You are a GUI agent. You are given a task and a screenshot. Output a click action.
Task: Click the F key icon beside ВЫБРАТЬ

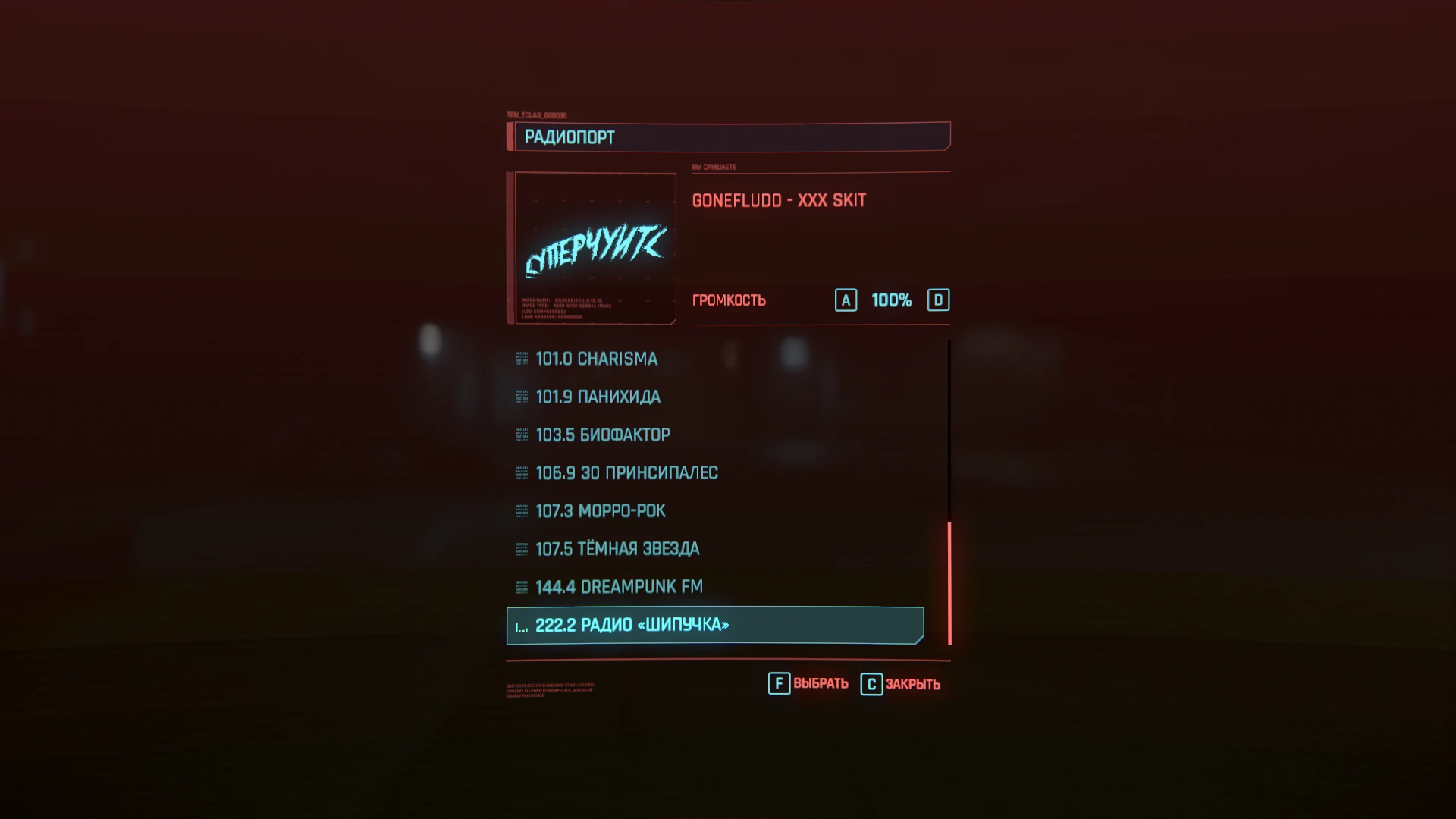[x=778, y=683]
